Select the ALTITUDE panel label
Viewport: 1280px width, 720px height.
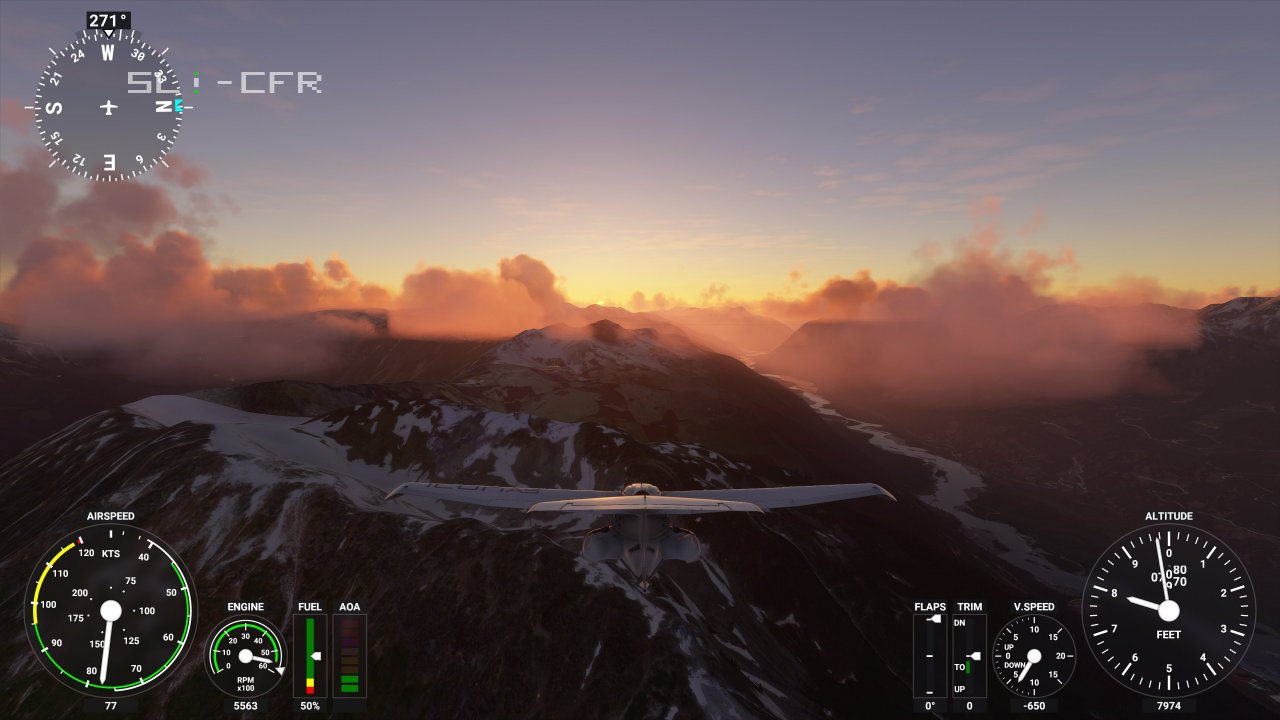pyautogui.click(x=1168, y=516)
